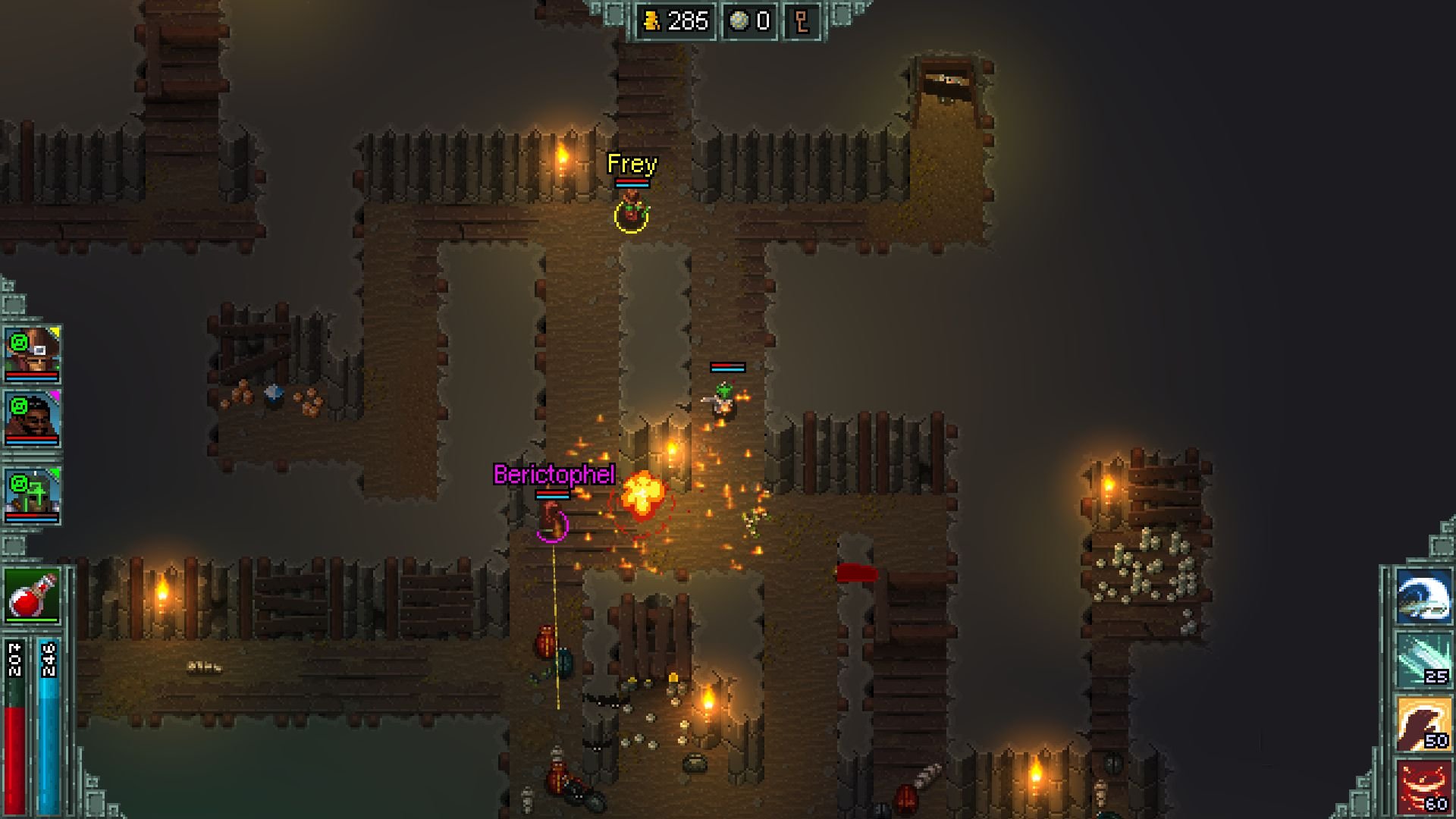This screenshot has height=819, width=1456.
Task: Click the enemy name Berictophel
Action: [554, 475]
